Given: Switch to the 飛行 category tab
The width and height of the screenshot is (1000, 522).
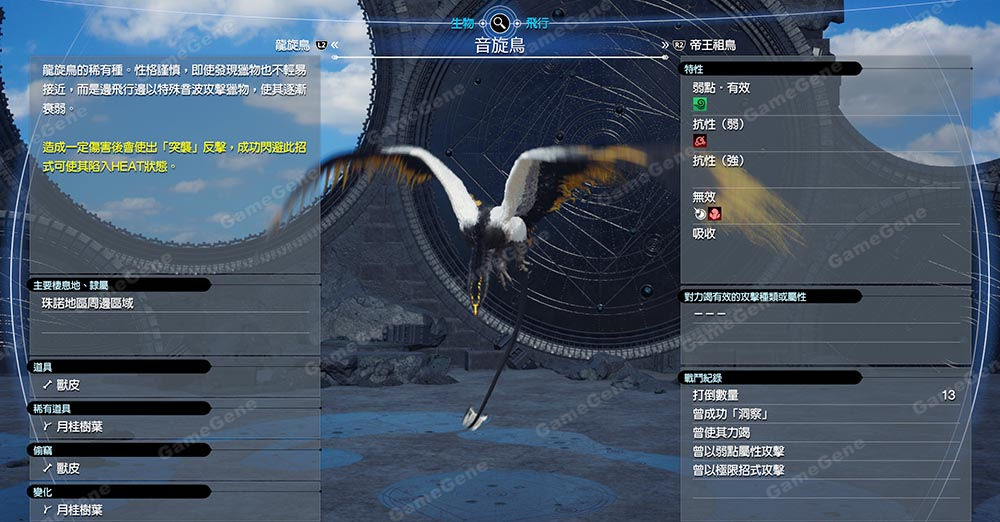Looking at the screenshot, I should coord(536,22).
